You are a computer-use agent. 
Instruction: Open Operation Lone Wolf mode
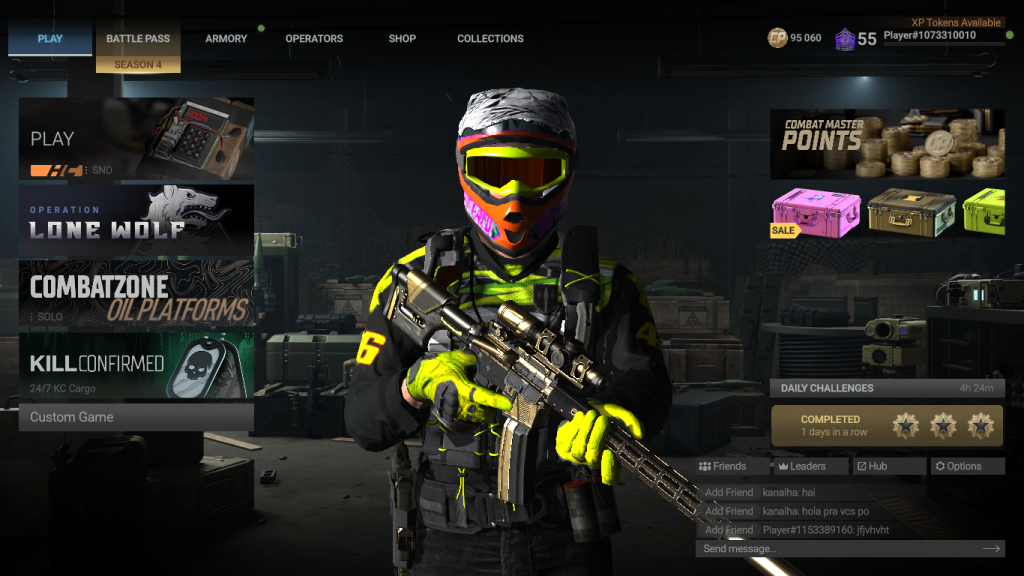pos(136,221)
